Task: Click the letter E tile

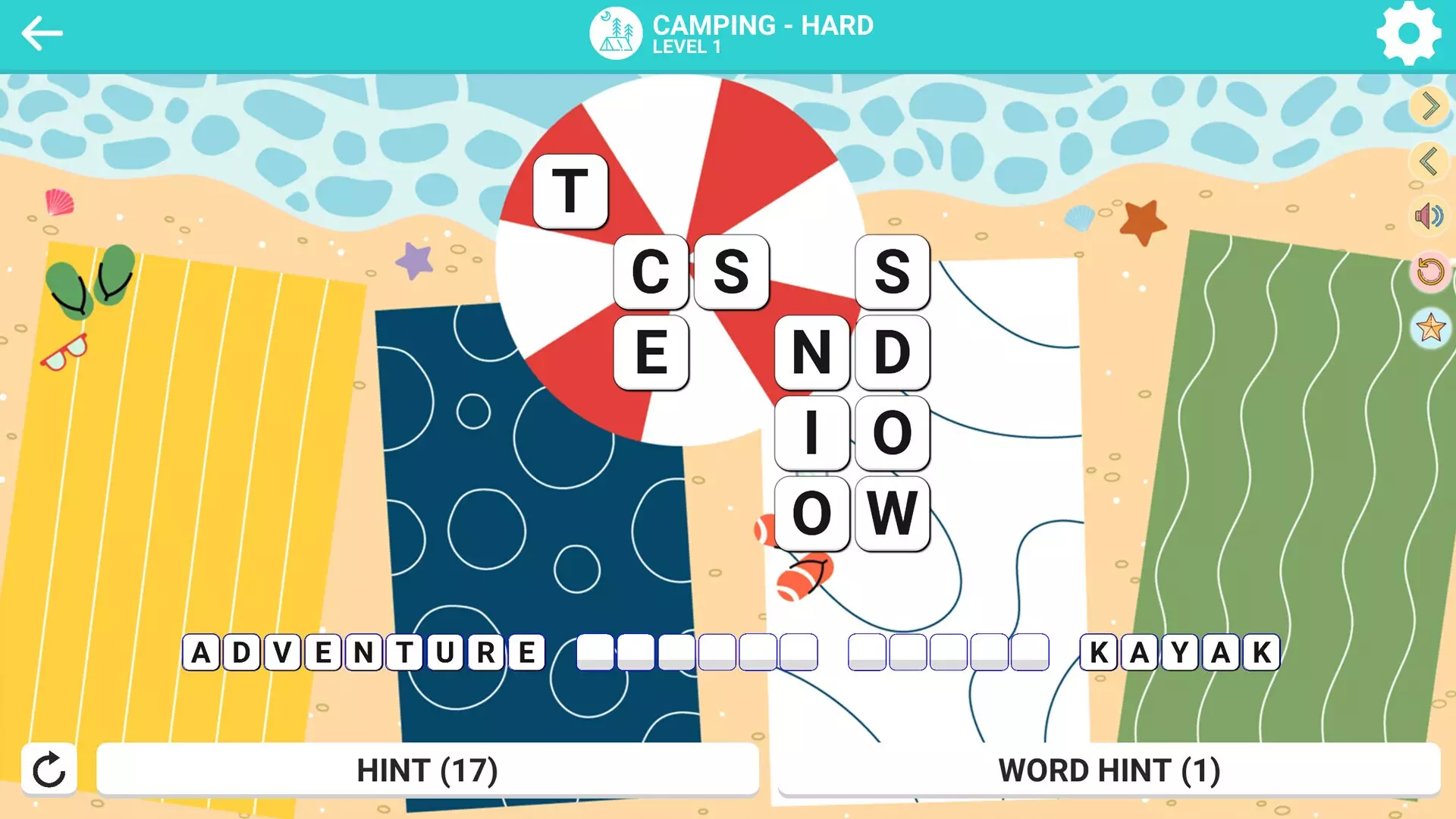Action: [x=651, y=353]
